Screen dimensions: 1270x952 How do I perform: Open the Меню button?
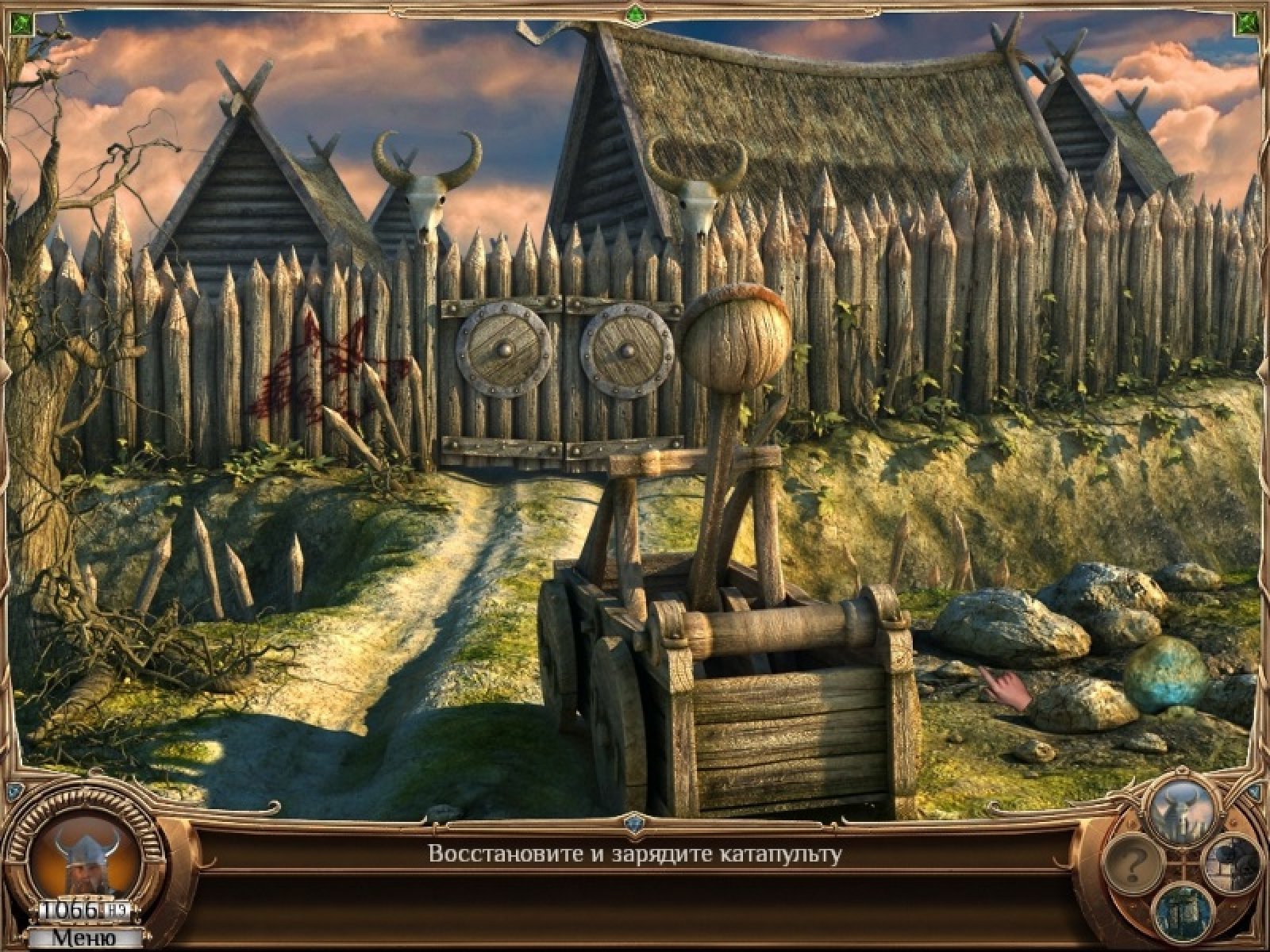point(83,938)
